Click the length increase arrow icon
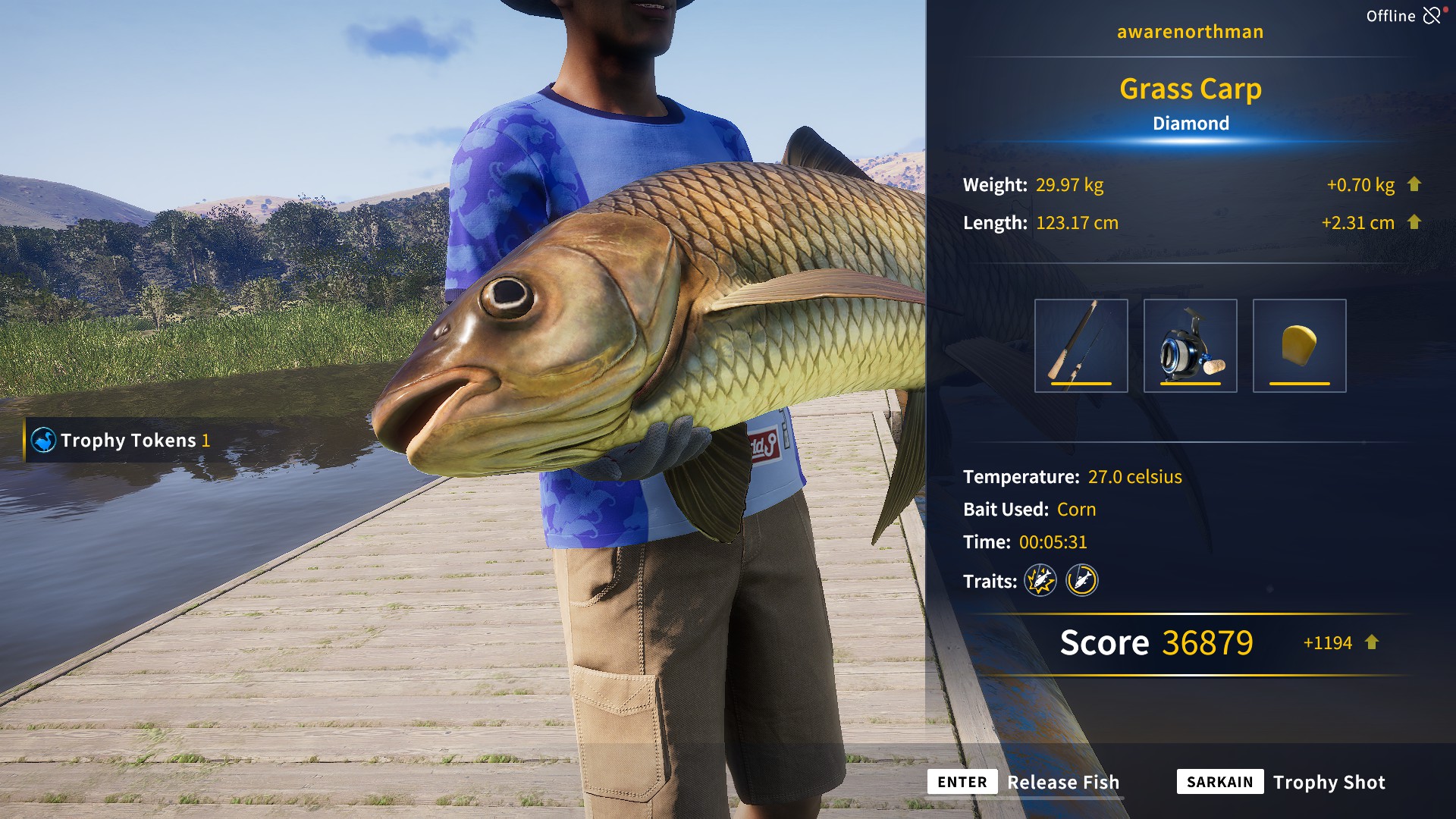Screen dimensions: 1456x819 pos(1414,222)
